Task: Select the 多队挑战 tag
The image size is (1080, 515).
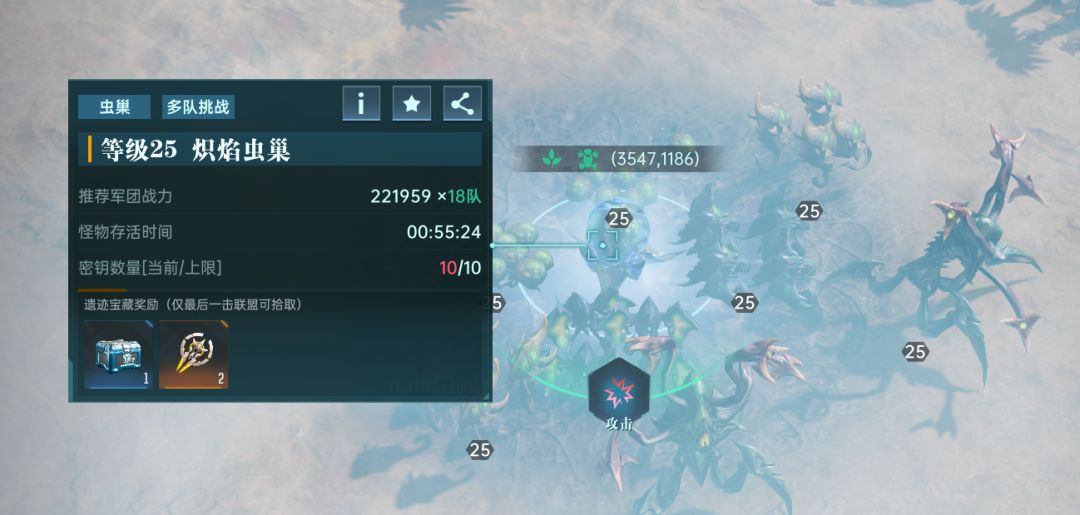Action: point(199,107)
